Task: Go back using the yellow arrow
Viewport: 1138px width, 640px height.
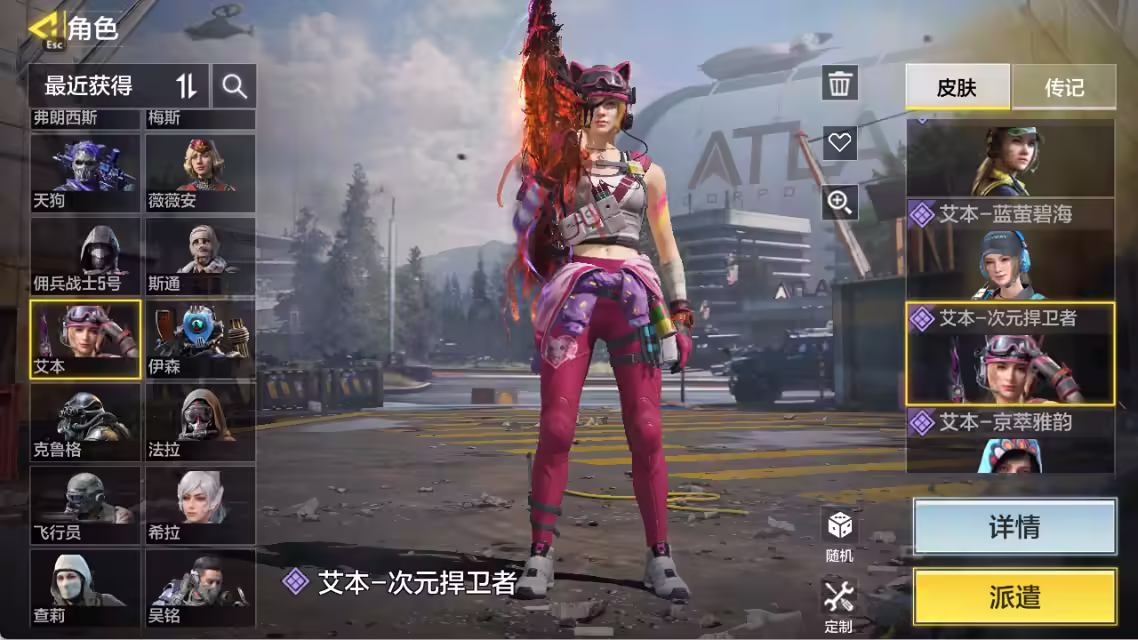Action: (44, 27)
